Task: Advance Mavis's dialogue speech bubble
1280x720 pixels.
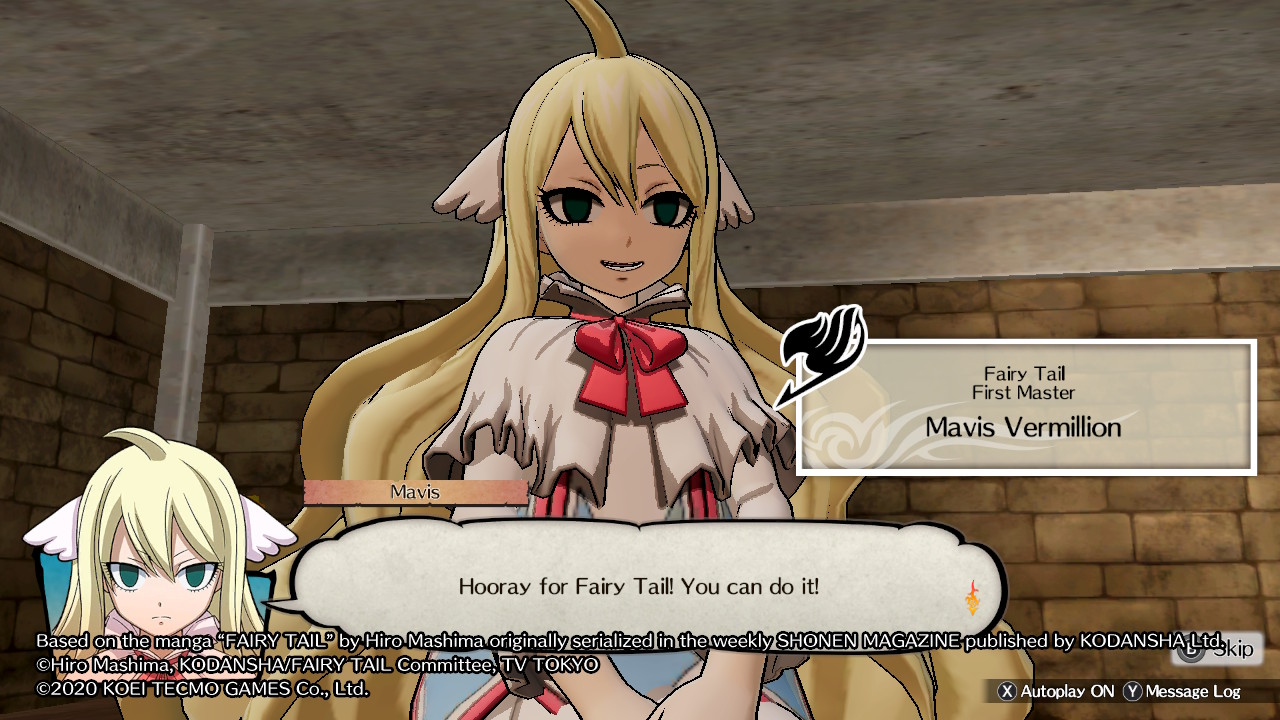Action: tap(638, 586)
